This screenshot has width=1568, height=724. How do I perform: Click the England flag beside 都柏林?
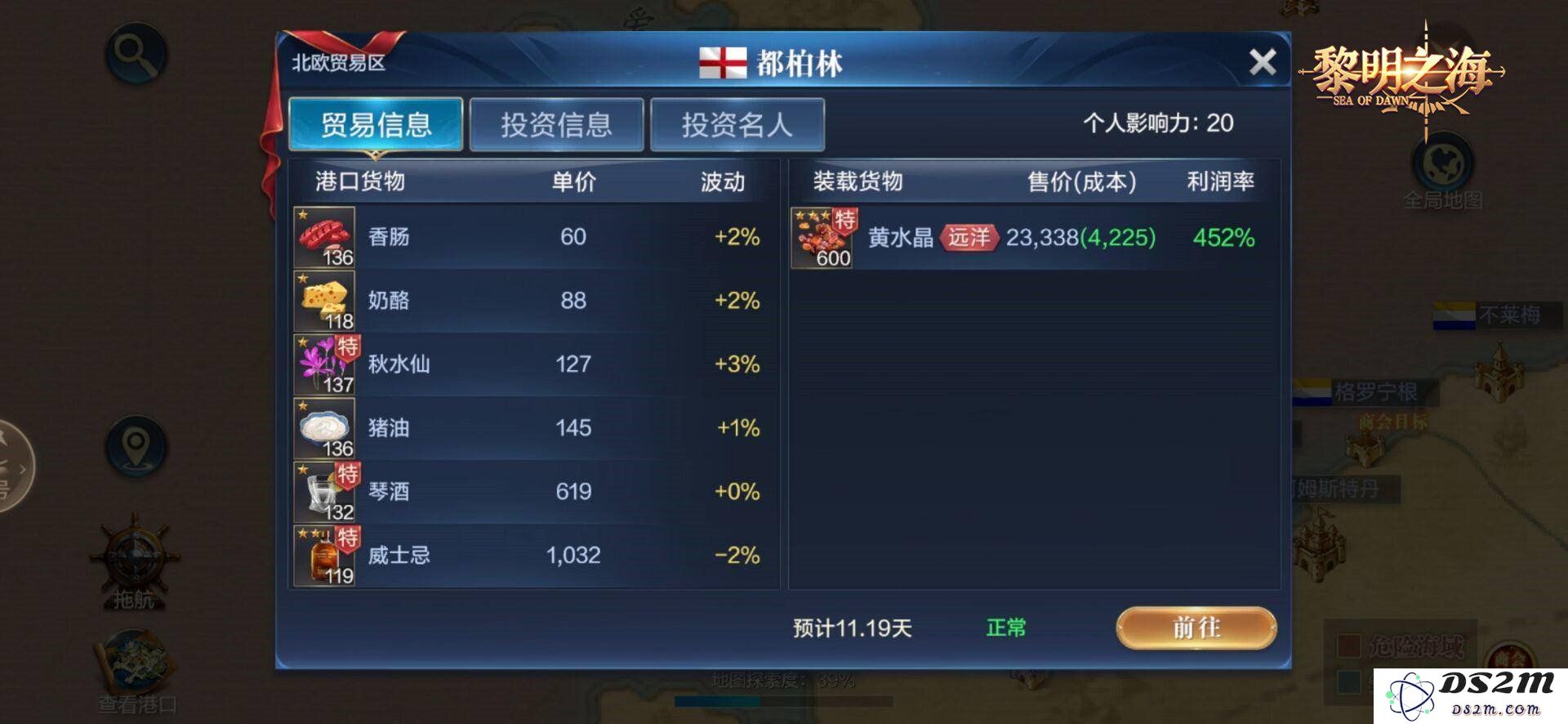tap(722, 61)
